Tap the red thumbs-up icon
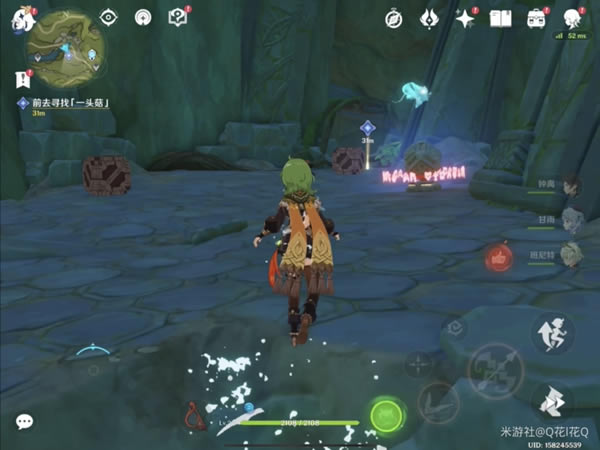The height and width of the screenshot is (450, 600). [498, 258]
